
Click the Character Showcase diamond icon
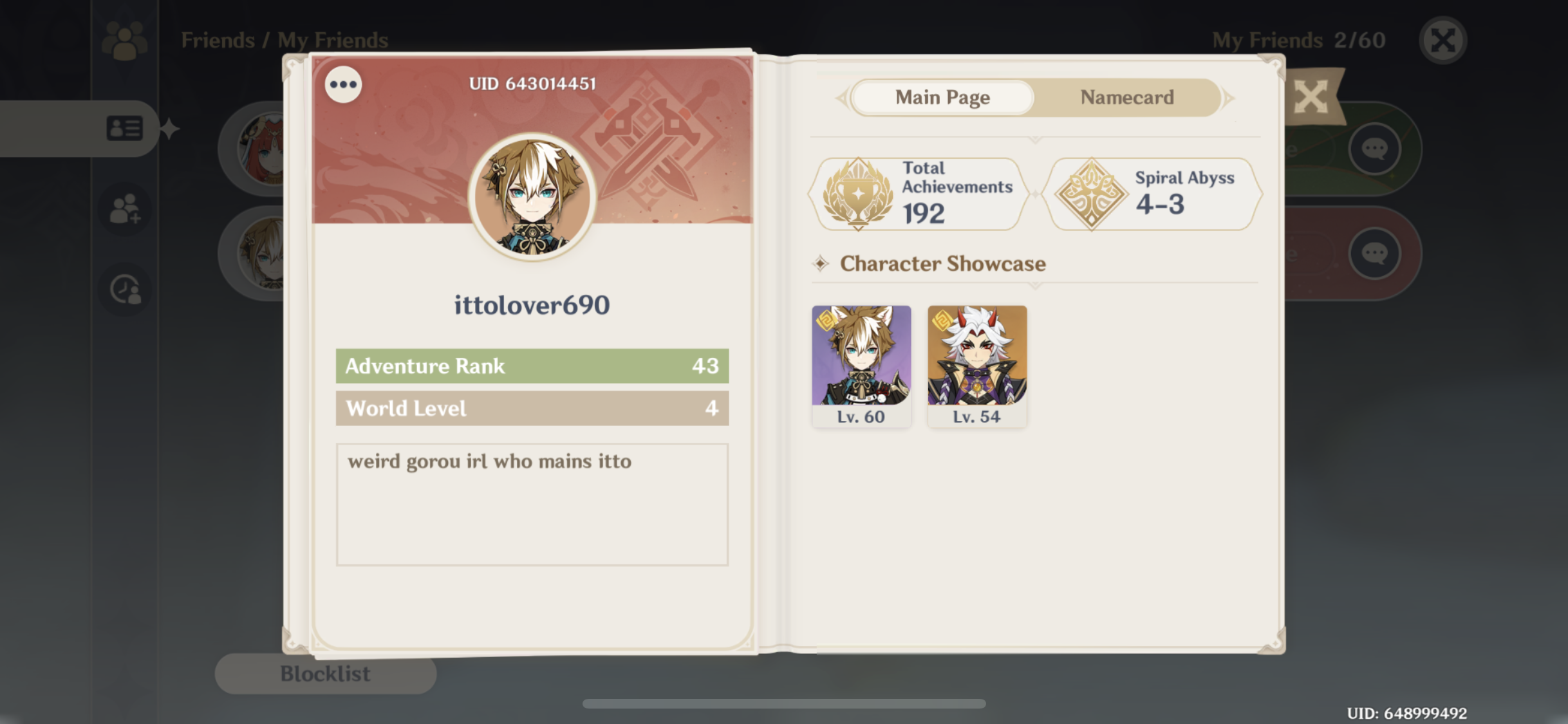(819, 264)
